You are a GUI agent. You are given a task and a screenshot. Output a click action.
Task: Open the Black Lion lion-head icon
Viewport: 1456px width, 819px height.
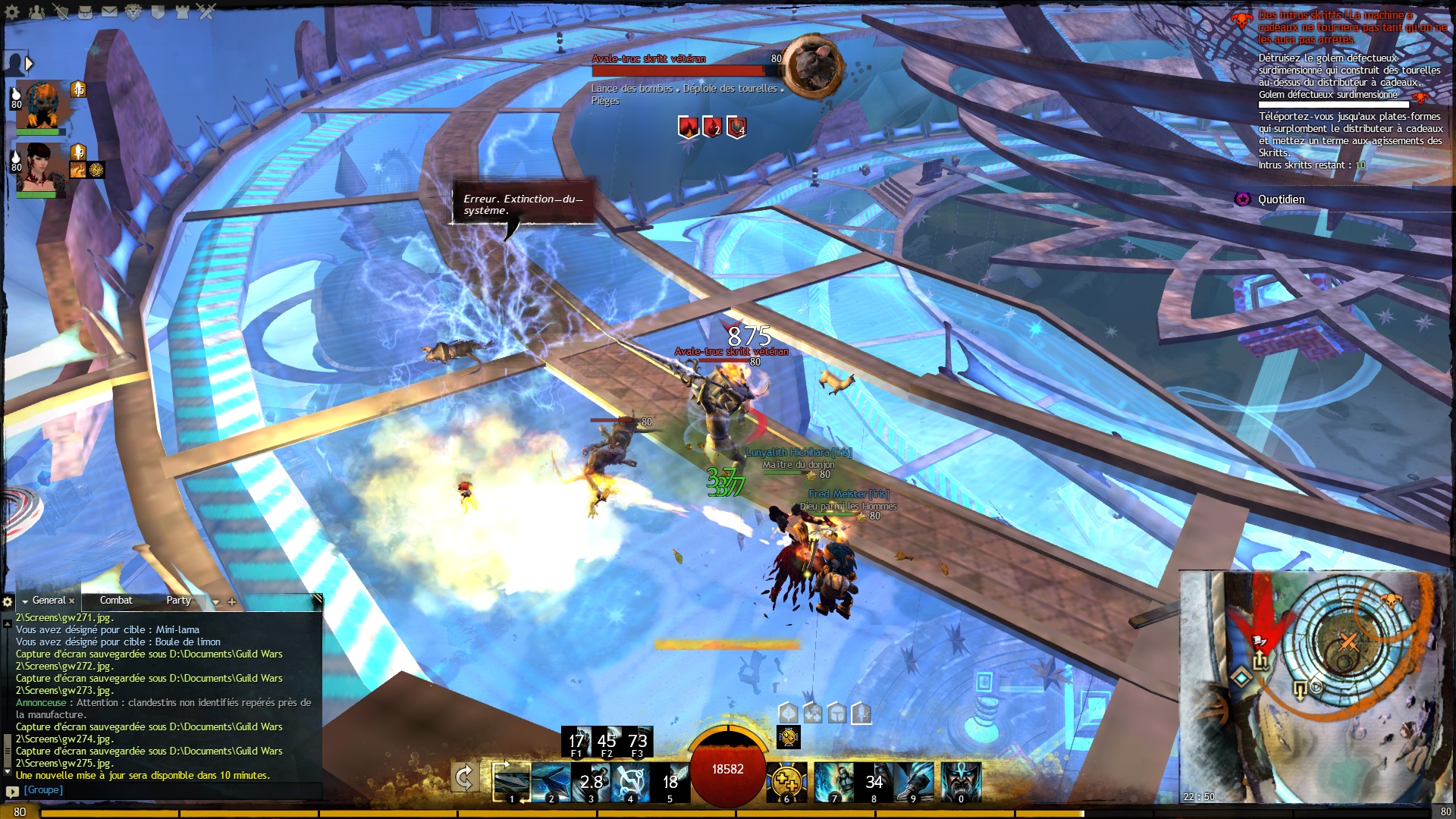pos(133,12)
